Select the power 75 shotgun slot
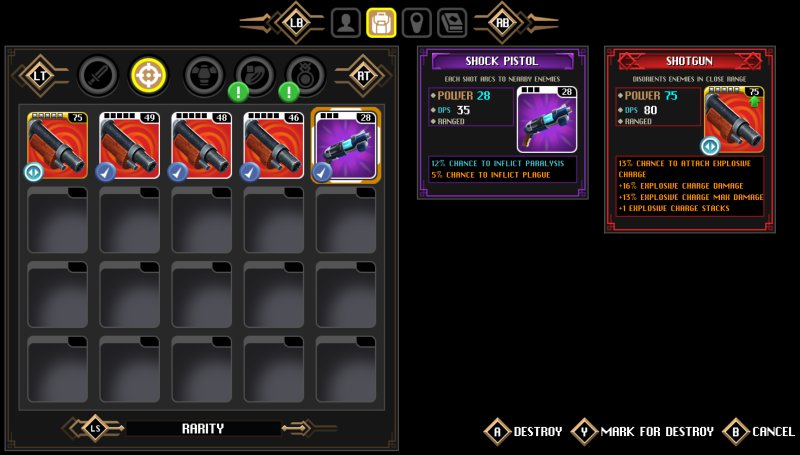 57,145
